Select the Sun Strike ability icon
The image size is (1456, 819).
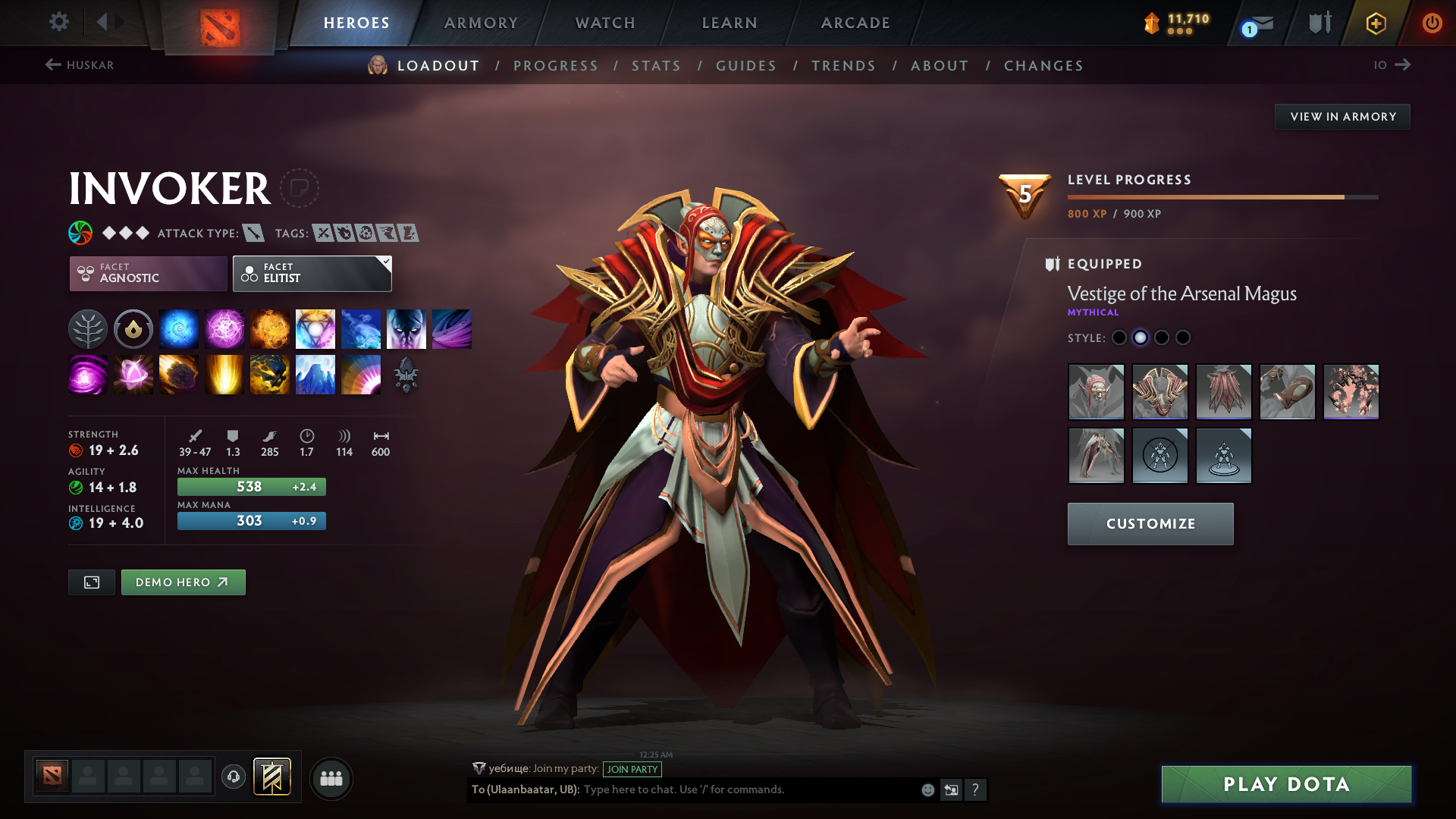(x=224, y=374)
